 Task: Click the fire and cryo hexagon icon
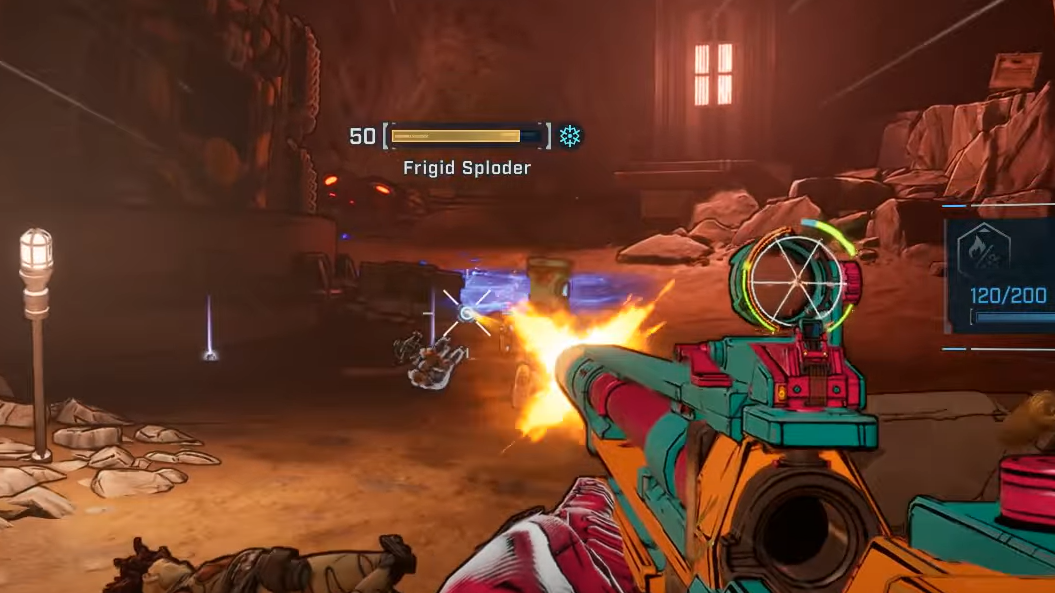(983, 252)
